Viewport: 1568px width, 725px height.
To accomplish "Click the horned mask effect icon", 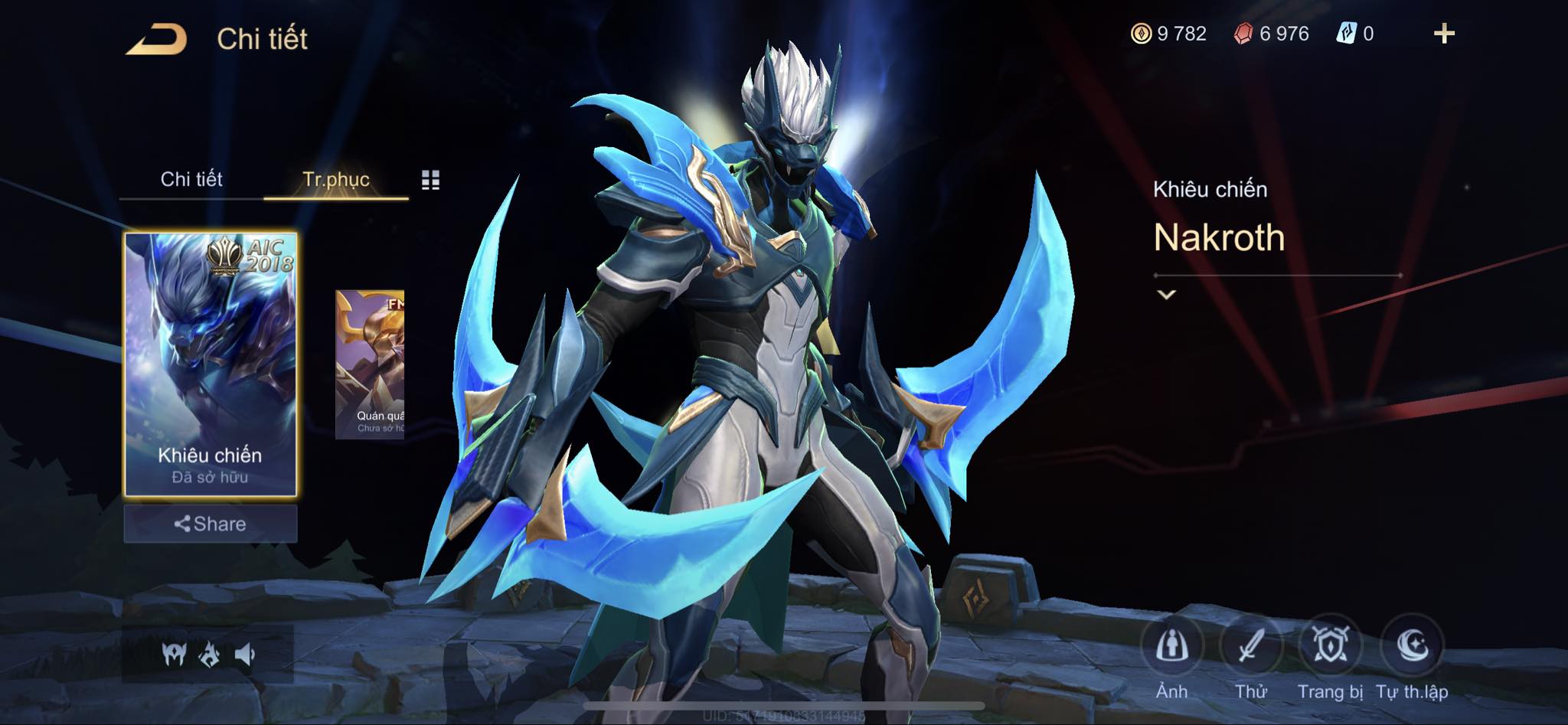I will click(174, 655).
